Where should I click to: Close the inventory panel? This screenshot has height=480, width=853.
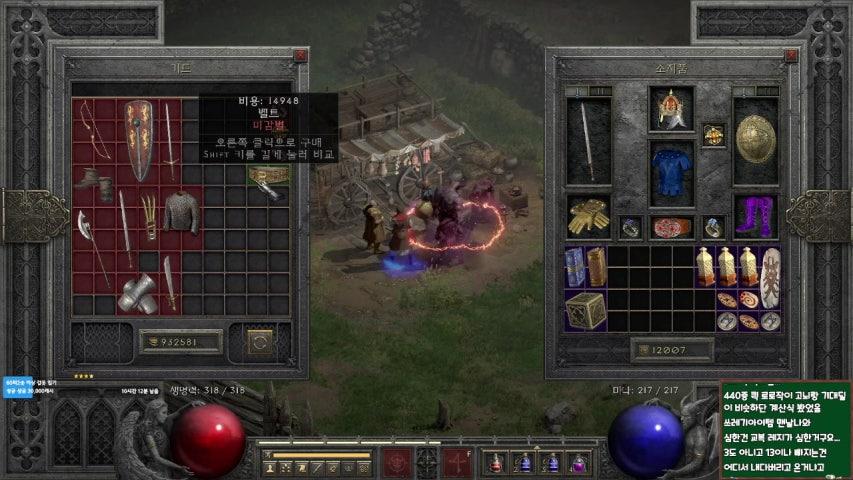point(791,57)
